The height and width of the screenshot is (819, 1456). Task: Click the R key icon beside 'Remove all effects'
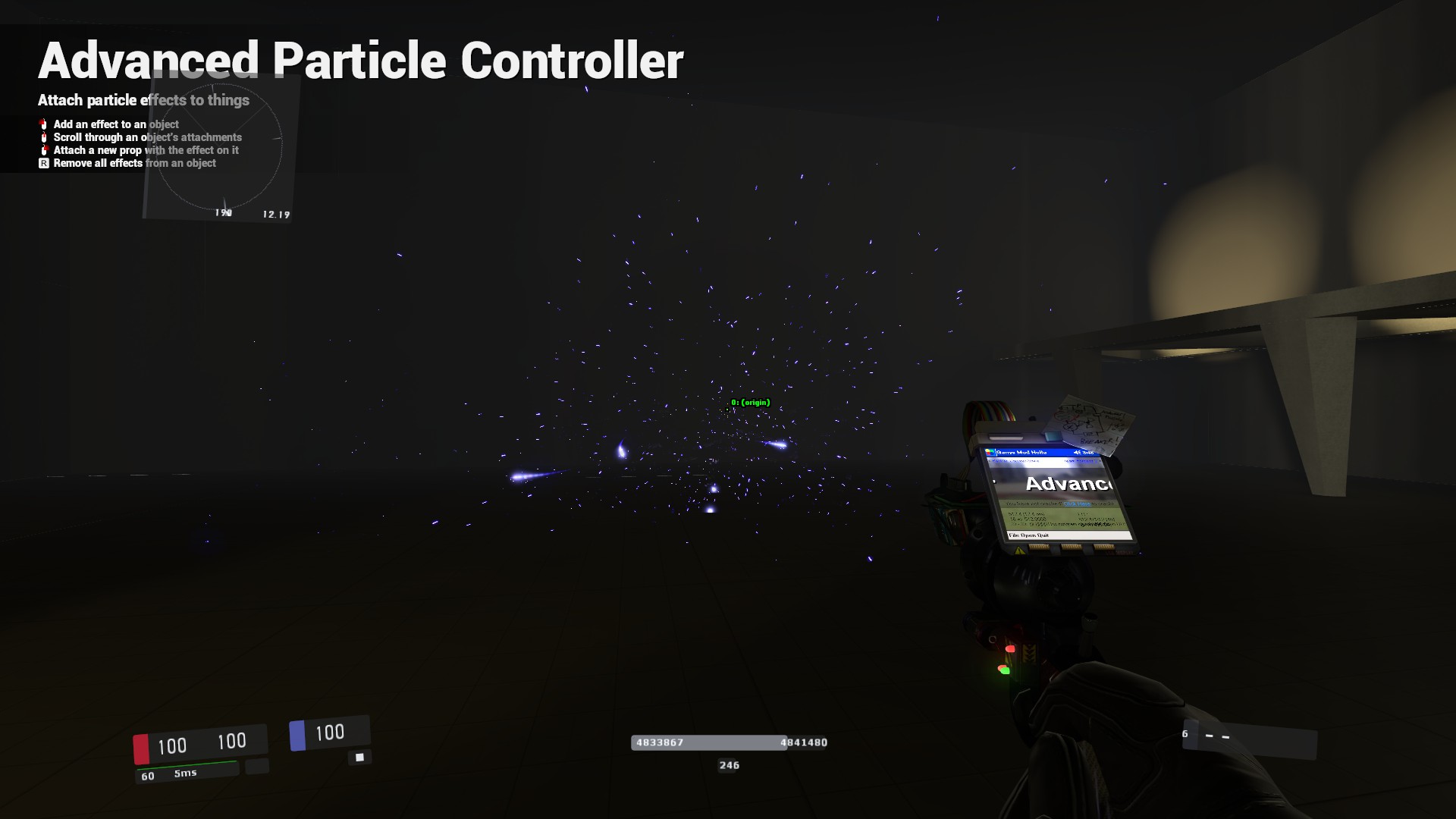click(43, 164)
